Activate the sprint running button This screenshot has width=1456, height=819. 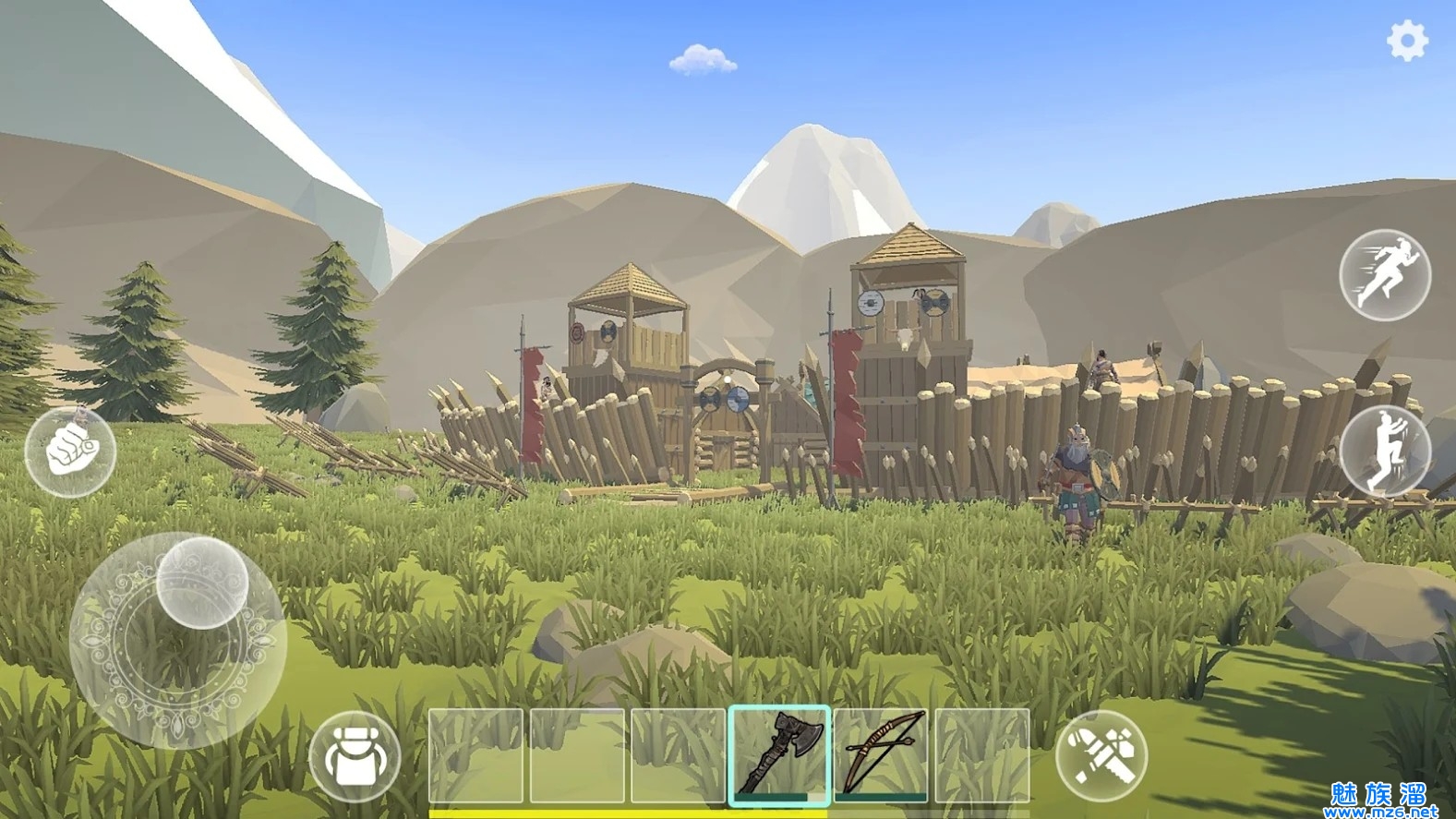click(x=1385, y=275)
